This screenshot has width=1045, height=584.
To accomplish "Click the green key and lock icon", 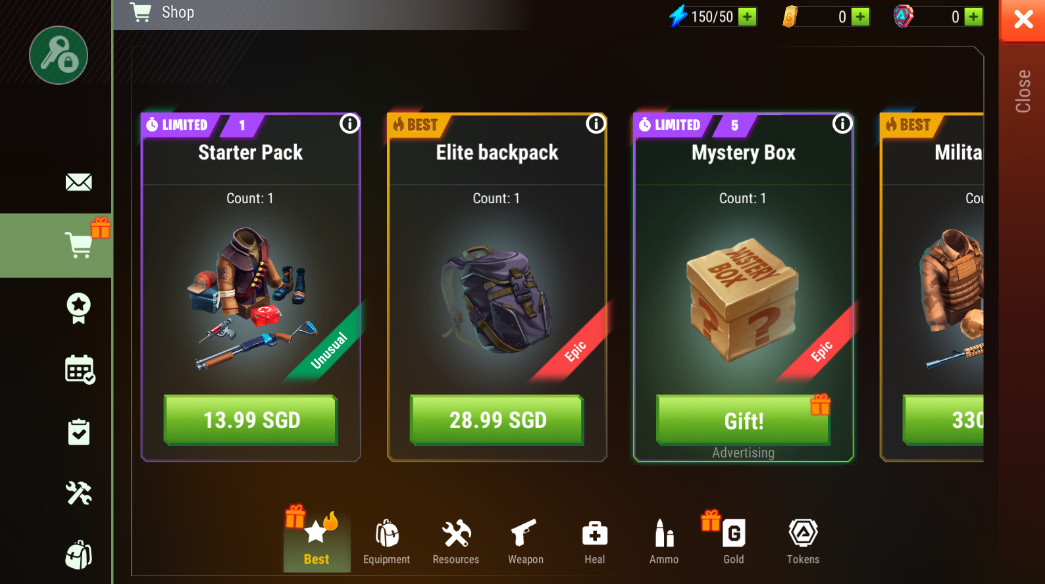I will pyautogui.click(x=58, y=55).
